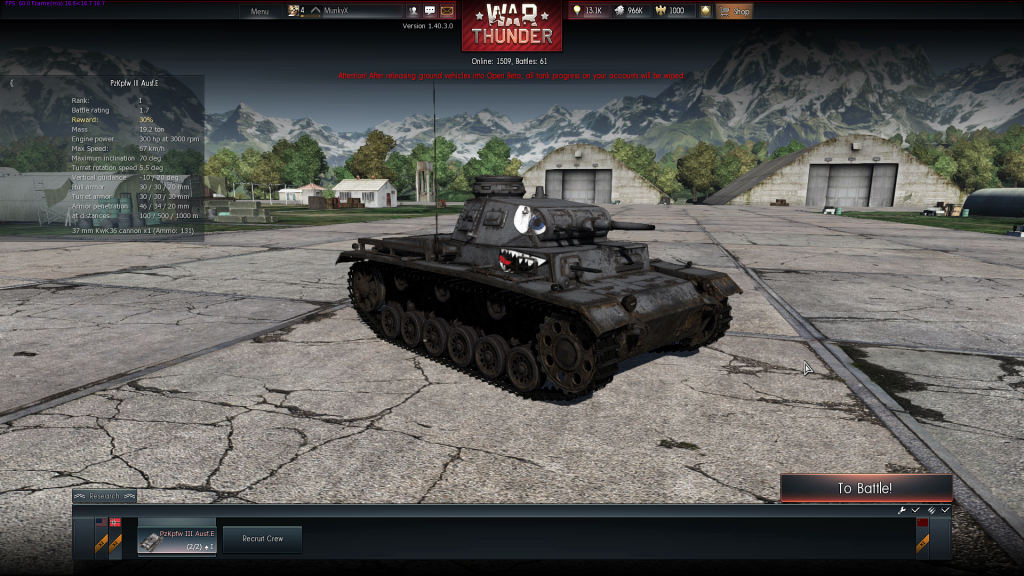
Task: Switch to the USSR nation flag
Action: (x=922, y=522)
